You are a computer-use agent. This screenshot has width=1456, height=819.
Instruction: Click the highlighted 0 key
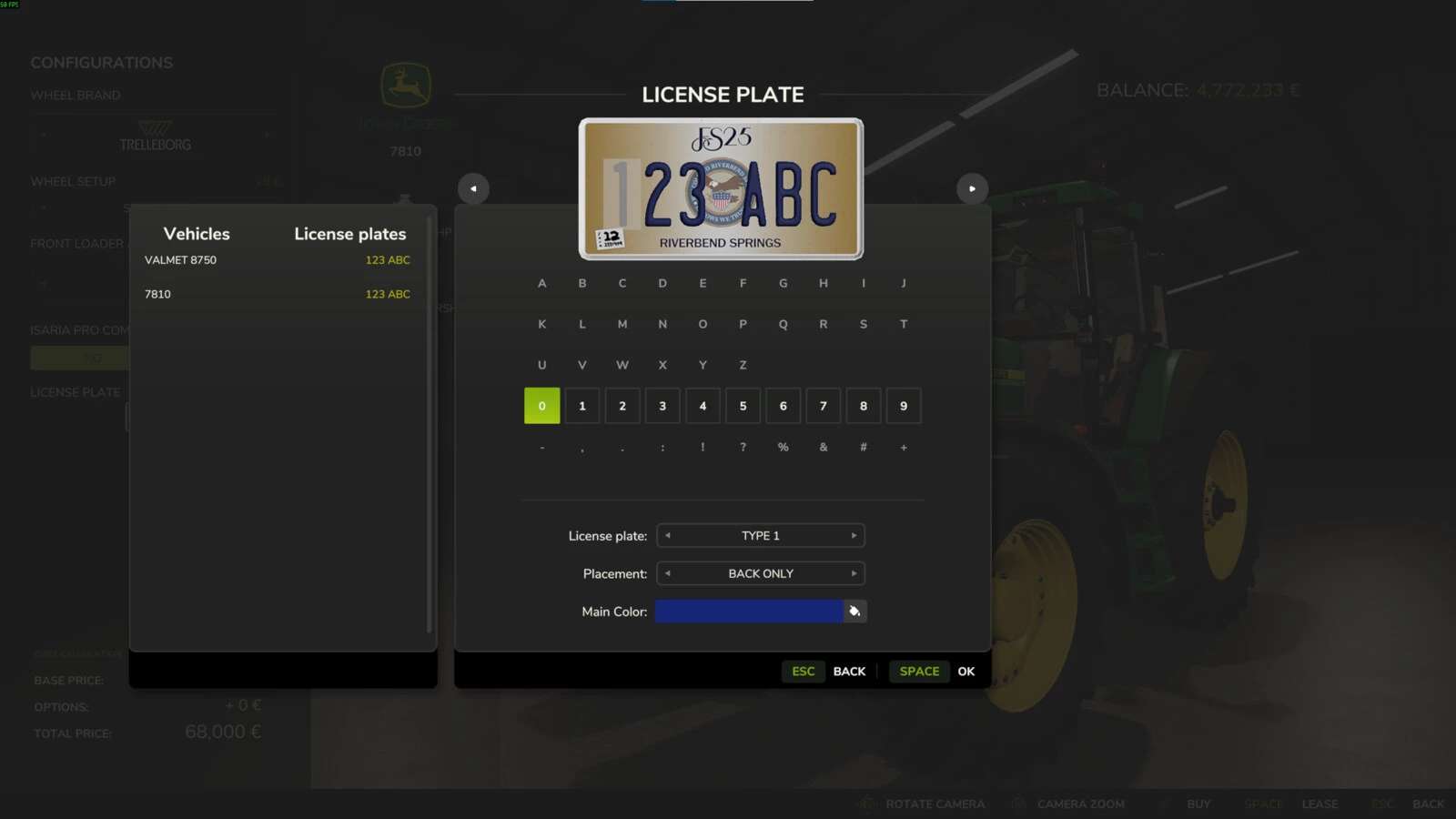click(x=542, y=406)
